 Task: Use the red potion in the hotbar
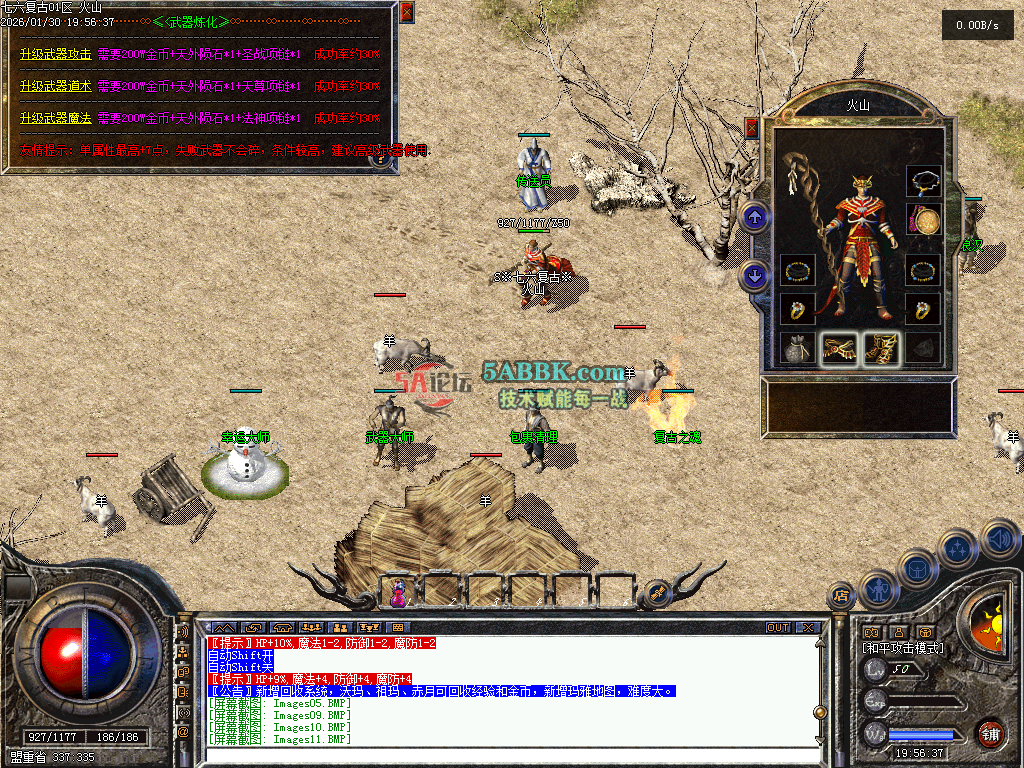(x=399, y=594)
